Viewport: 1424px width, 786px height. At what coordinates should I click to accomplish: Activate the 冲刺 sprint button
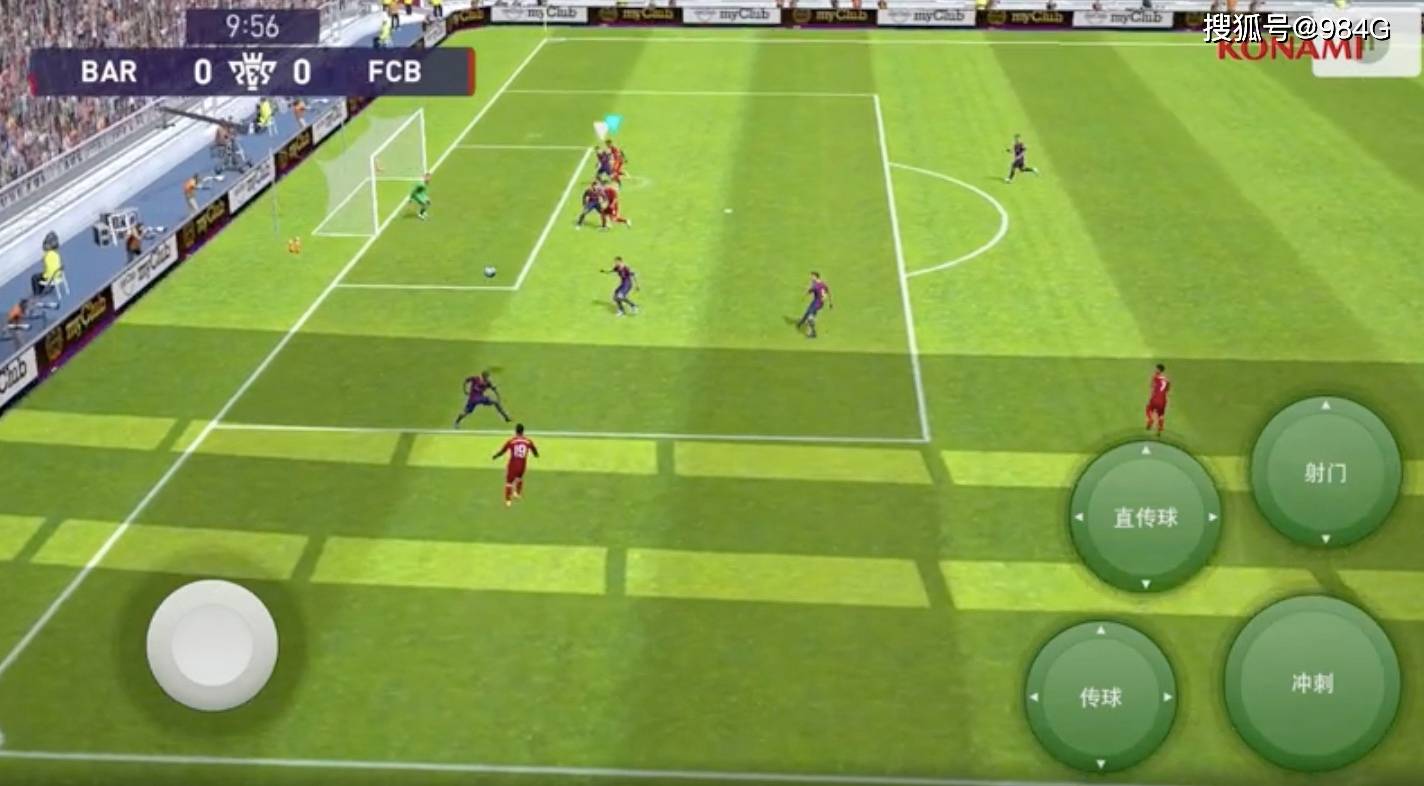coord(1311,683)
